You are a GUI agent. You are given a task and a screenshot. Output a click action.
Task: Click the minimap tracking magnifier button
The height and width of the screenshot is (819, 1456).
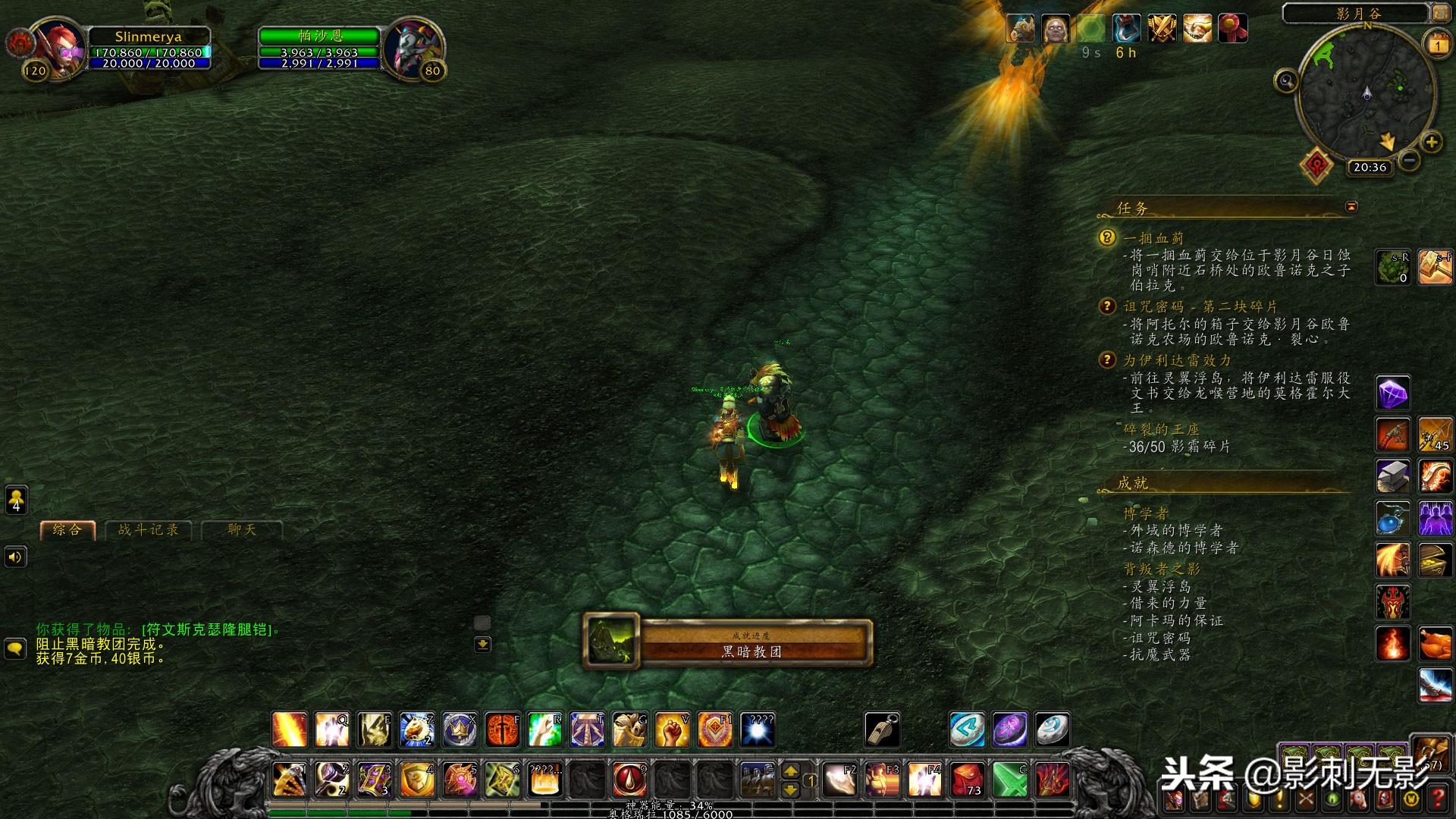[x=1286, y=80]
